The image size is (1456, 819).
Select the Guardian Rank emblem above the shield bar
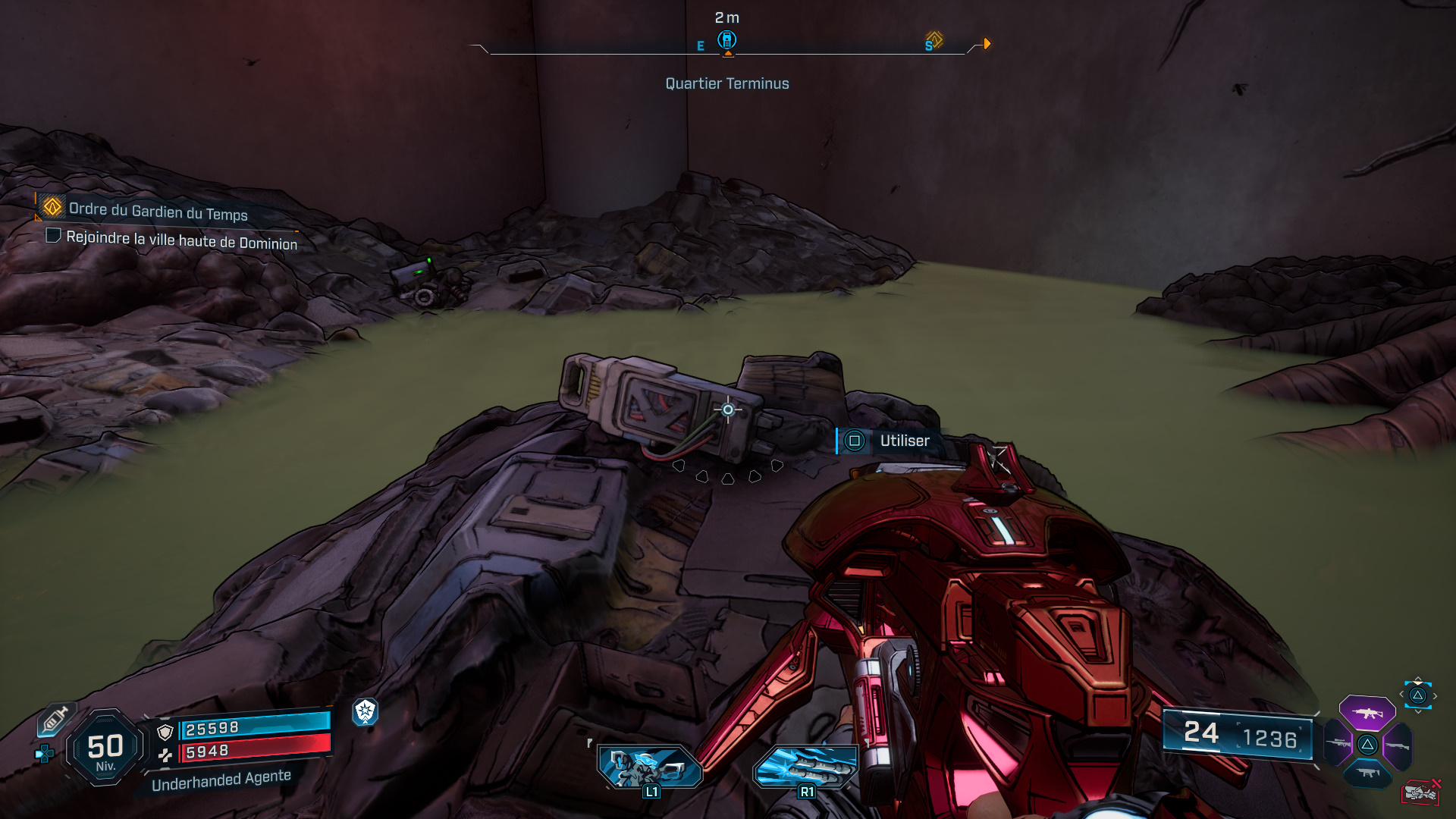(366, 713)
